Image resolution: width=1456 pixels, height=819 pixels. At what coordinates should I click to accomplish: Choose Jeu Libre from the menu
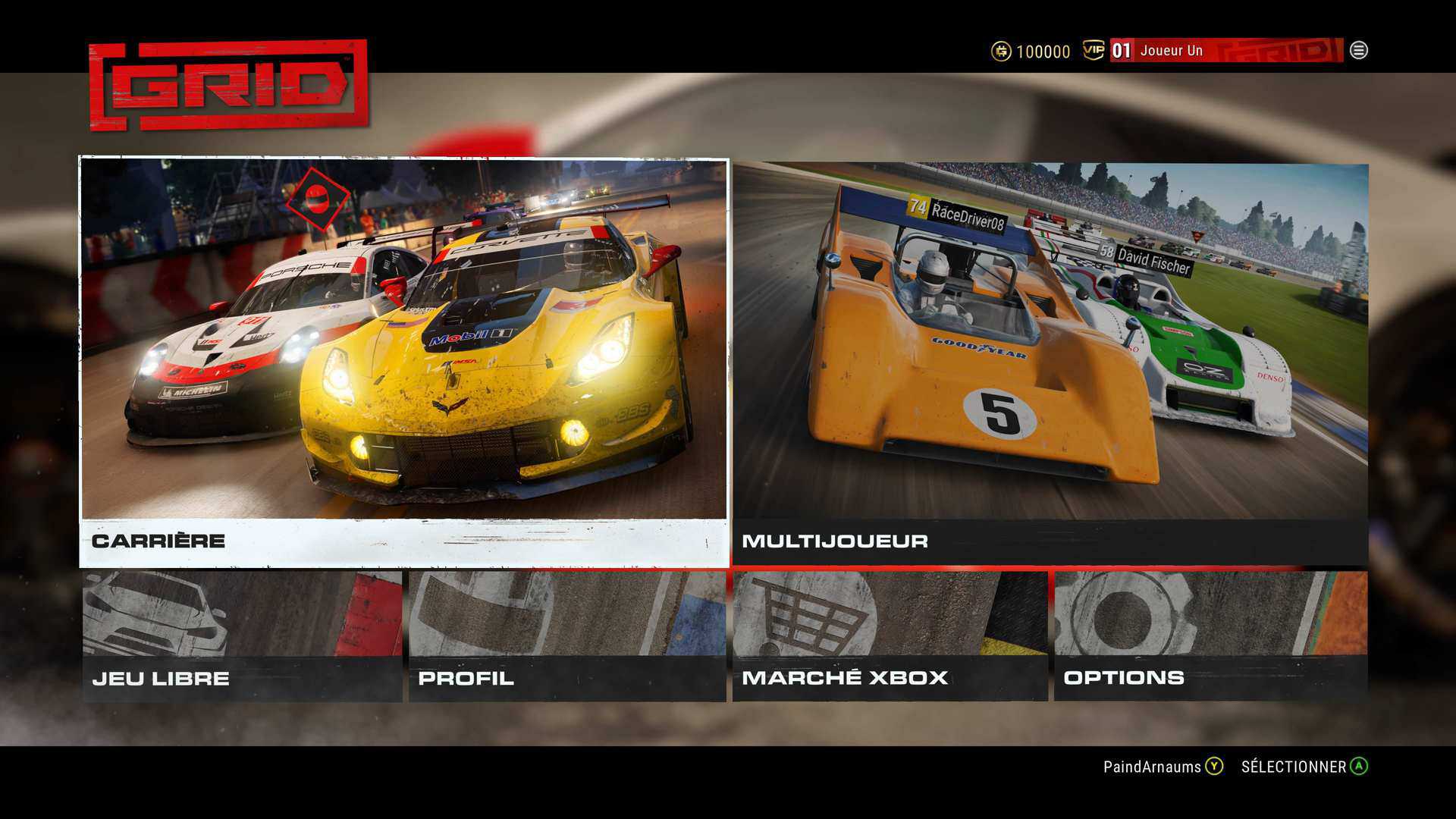coord(242,636)
